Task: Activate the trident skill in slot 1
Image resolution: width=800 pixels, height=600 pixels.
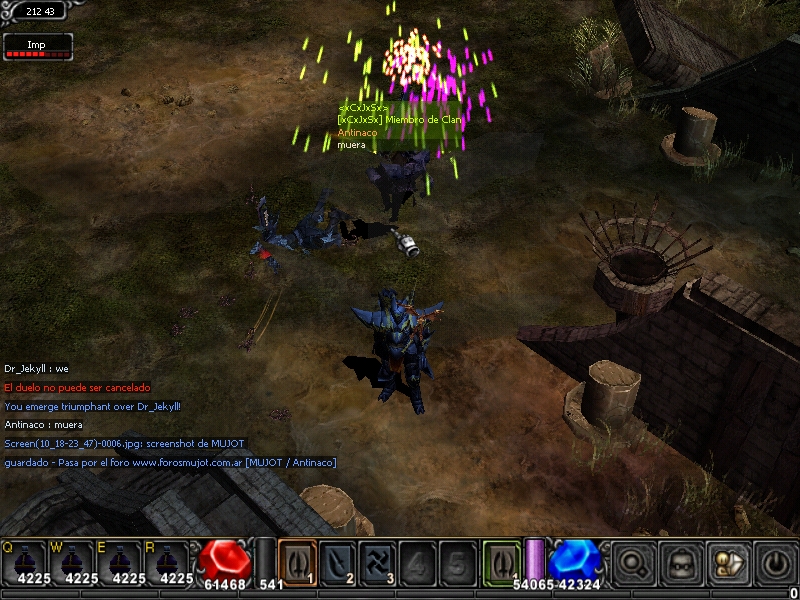Action: pyautogui.click(x=297, y=561)
